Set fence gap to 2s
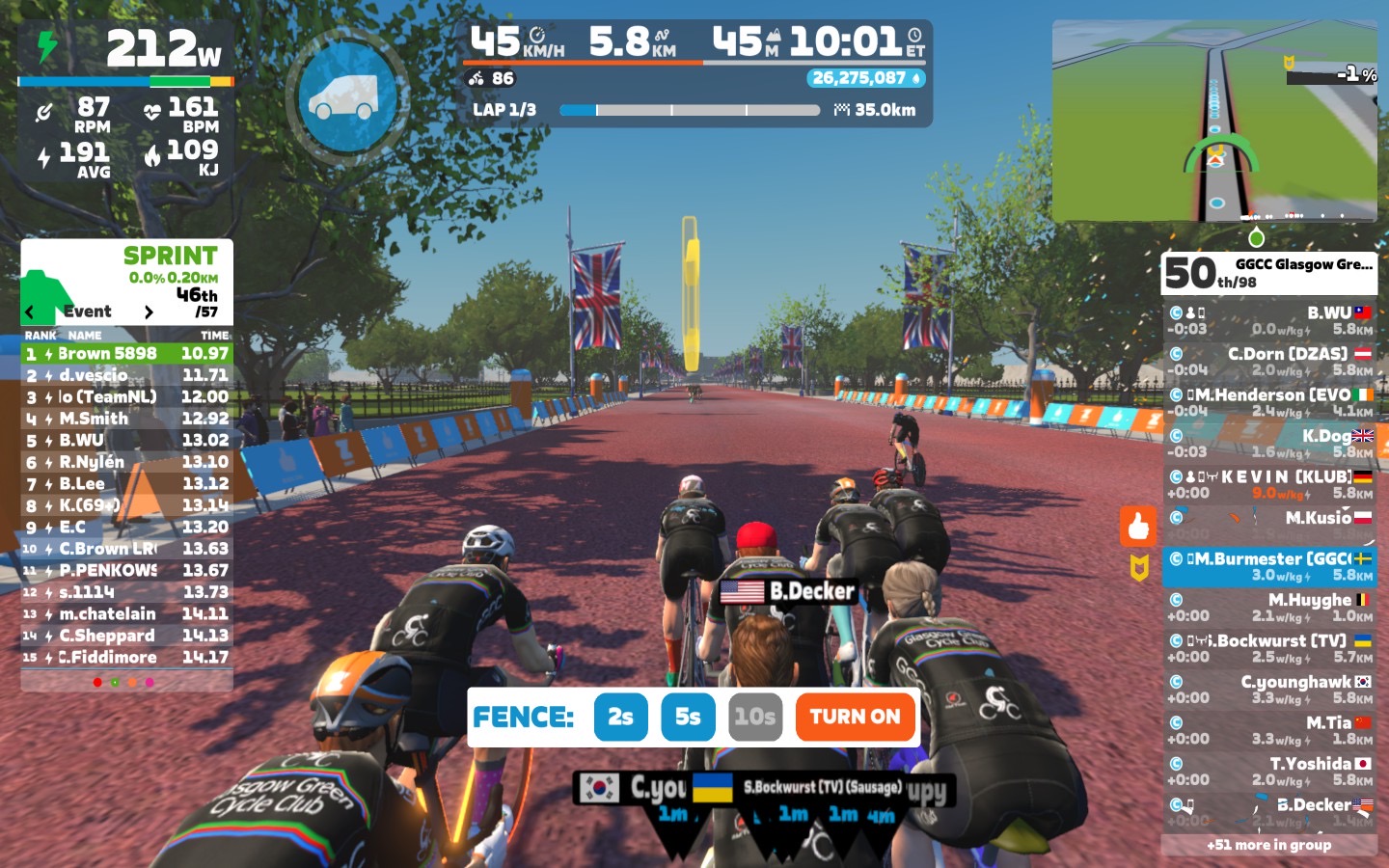 tap(620, 717)
